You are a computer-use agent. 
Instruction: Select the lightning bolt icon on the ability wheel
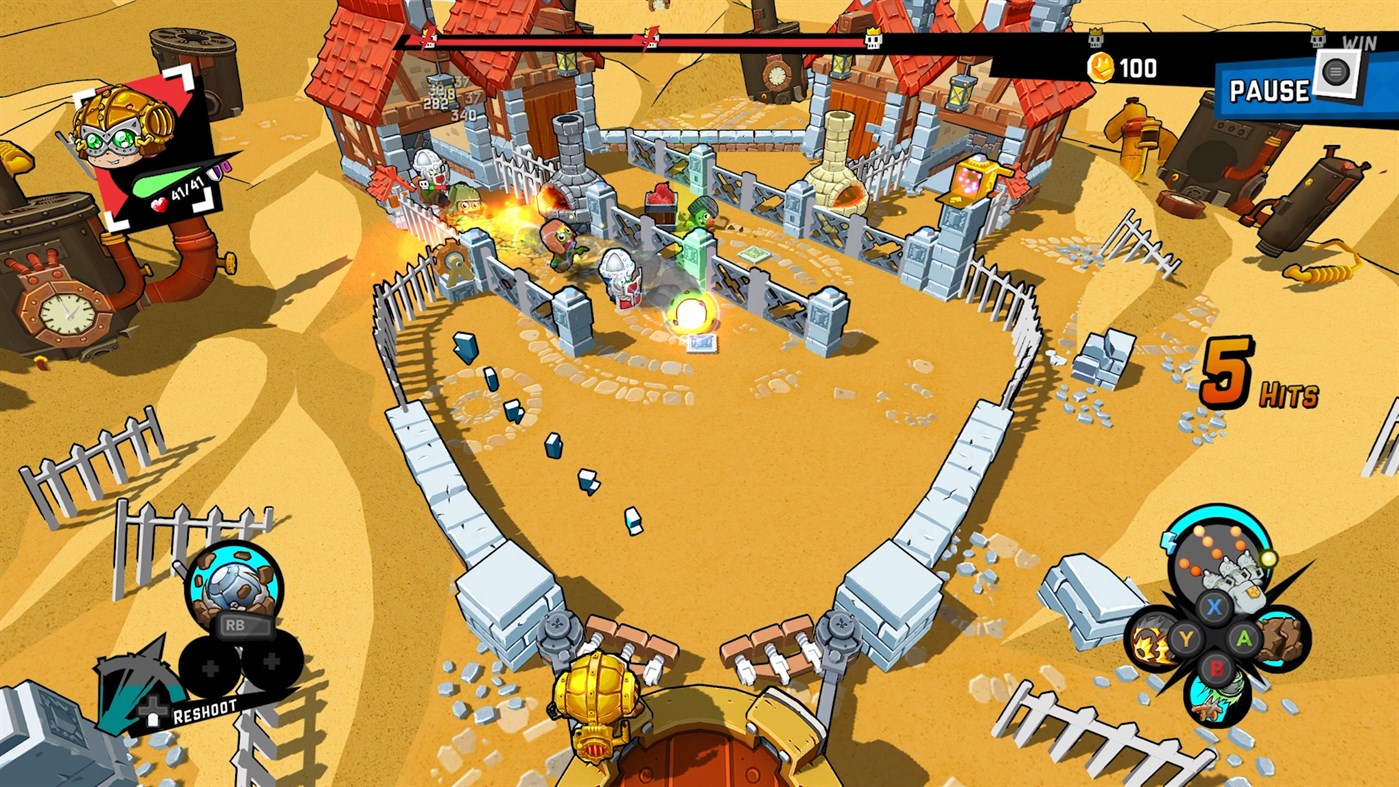pos(1167,541)
